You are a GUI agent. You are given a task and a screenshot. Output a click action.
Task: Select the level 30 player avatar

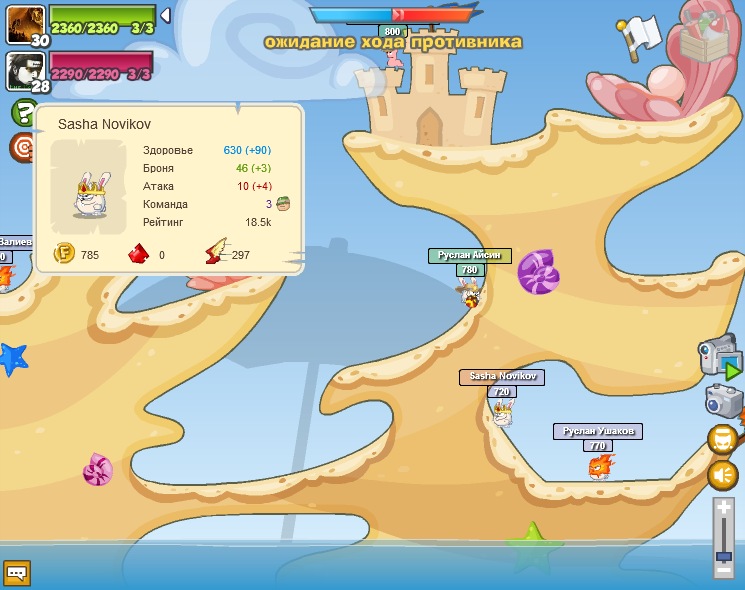(x=24, y=22)
